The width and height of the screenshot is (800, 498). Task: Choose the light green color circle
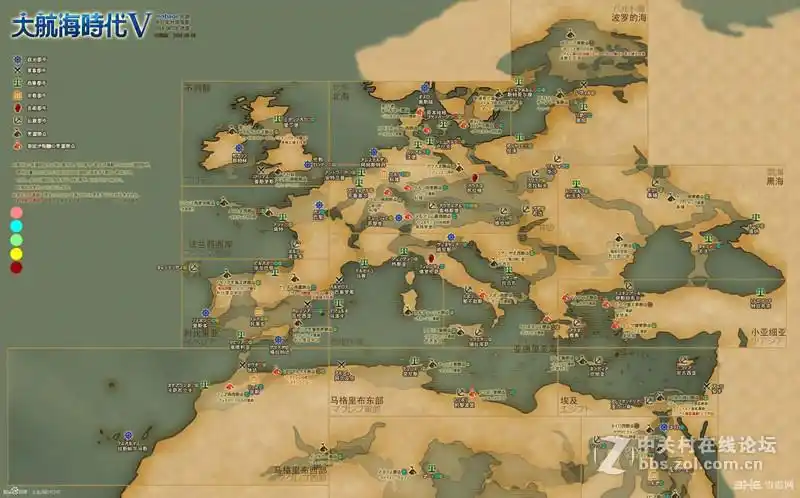[16, 240]
